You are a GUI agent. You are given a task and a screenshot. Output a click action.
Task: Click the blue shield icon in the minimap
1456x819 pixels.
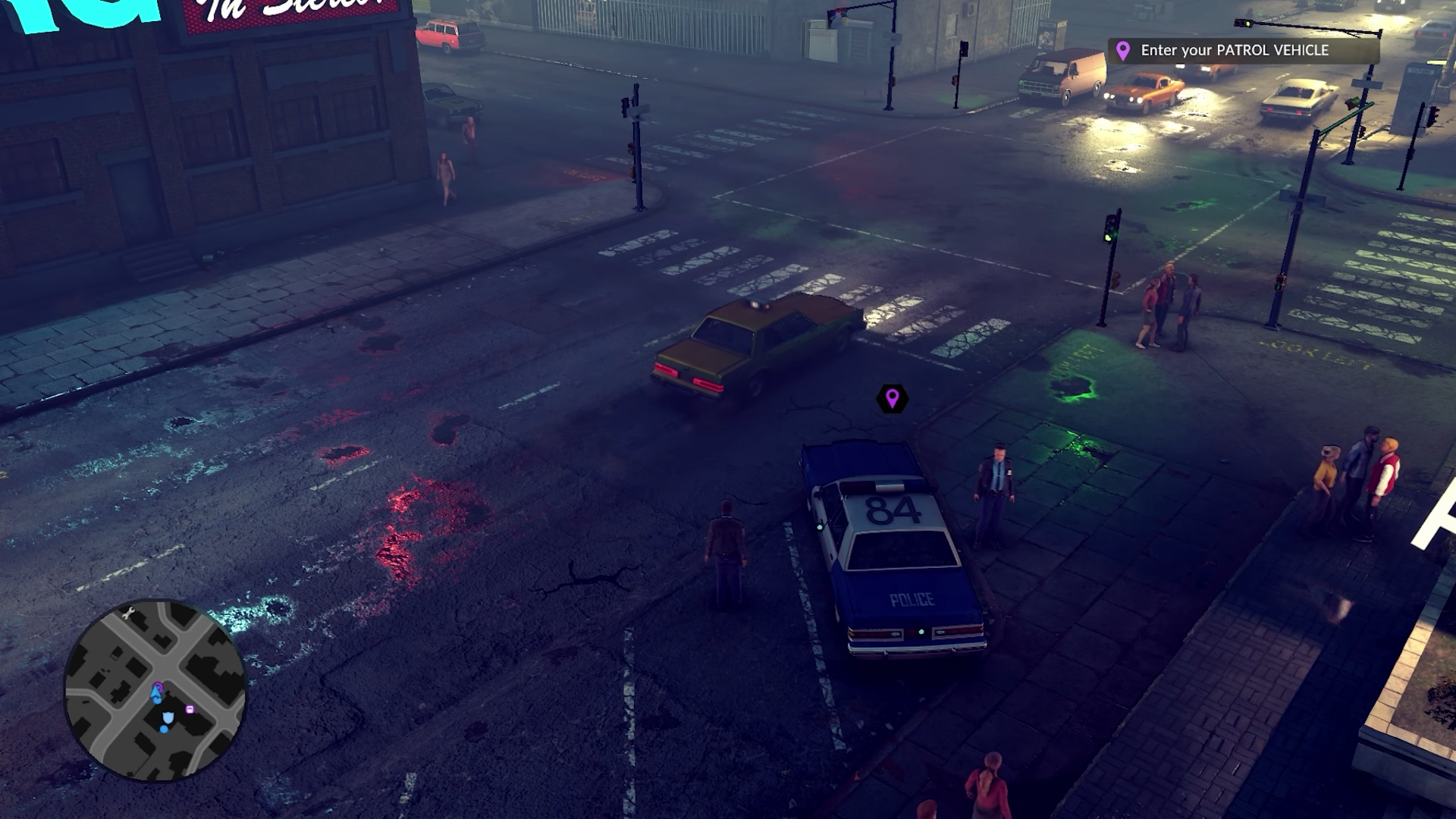(x=168, y=717)
